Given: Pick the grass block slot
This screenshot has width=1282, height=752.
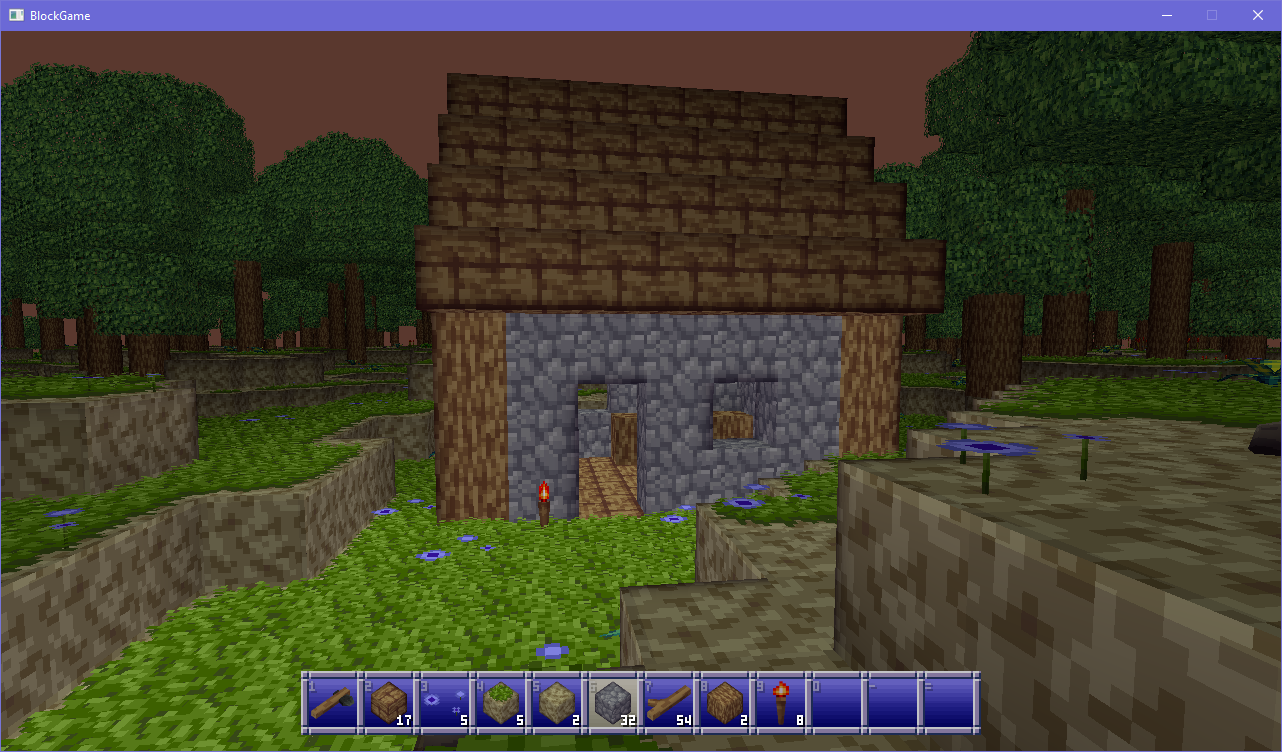Looking at the screenshot, I should pos(500,703).
